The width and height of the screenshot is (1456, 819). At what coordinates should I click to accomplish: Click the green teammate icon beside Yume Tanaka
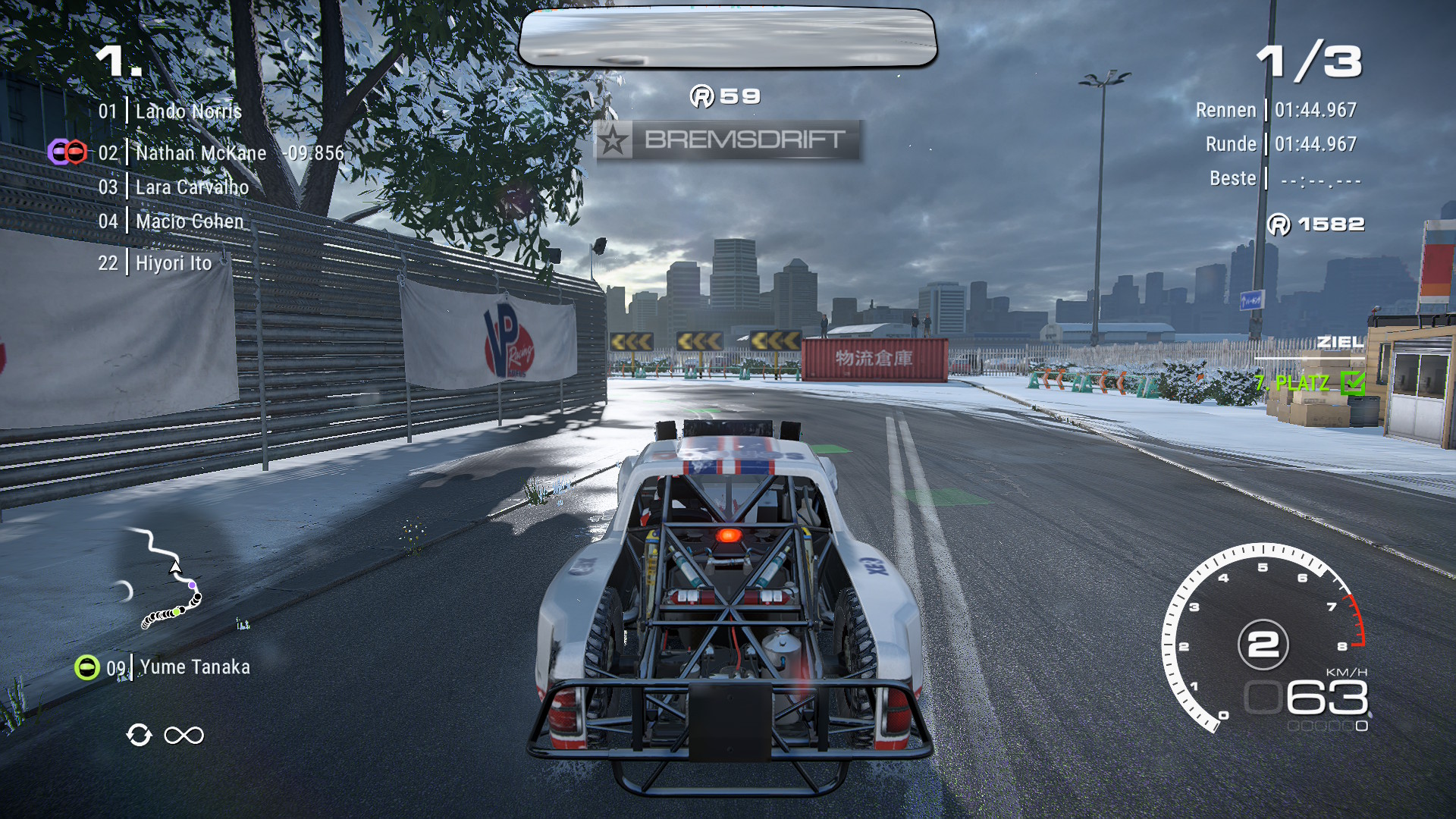(87, 667)
